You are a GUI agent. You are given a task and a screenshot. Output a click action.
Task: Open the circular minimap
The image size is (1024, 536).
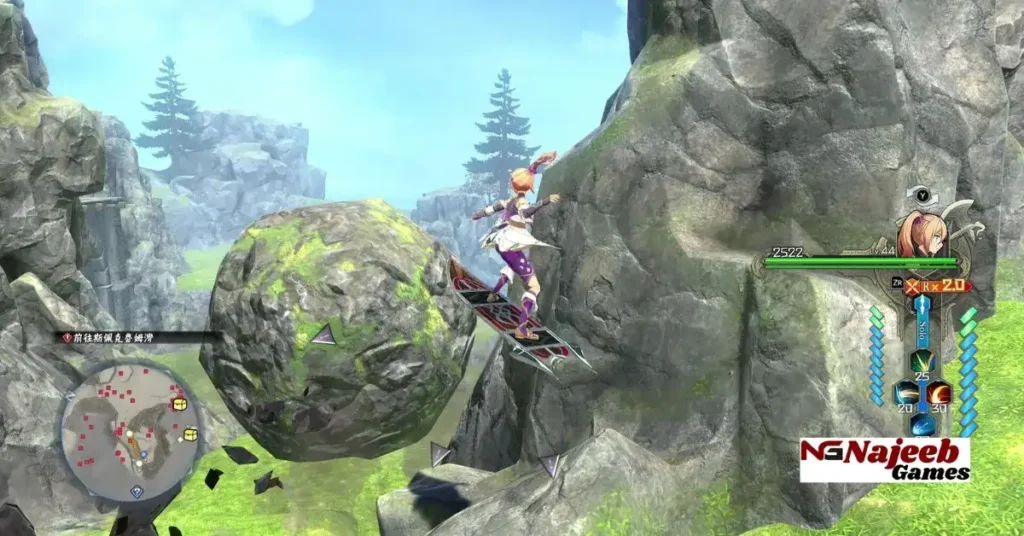(x=130, y=429)
